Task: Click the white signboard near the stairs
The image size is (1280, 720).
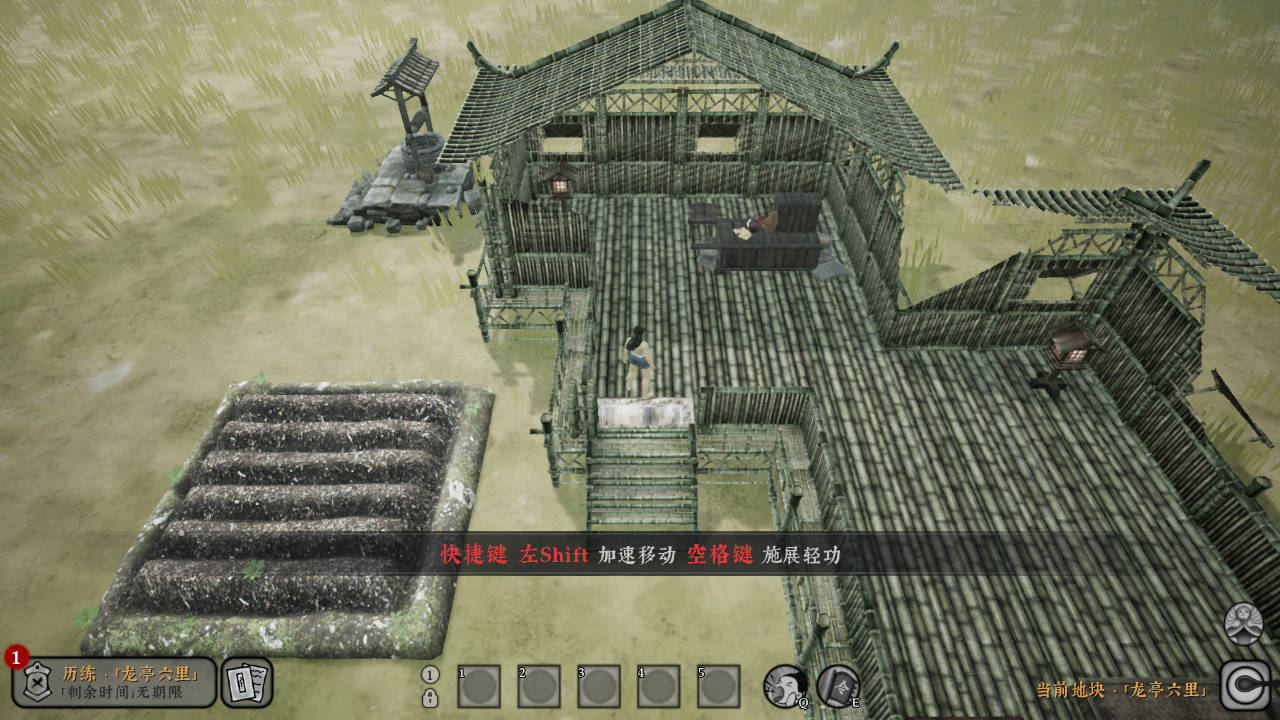Action: click(x=646, y=411)
